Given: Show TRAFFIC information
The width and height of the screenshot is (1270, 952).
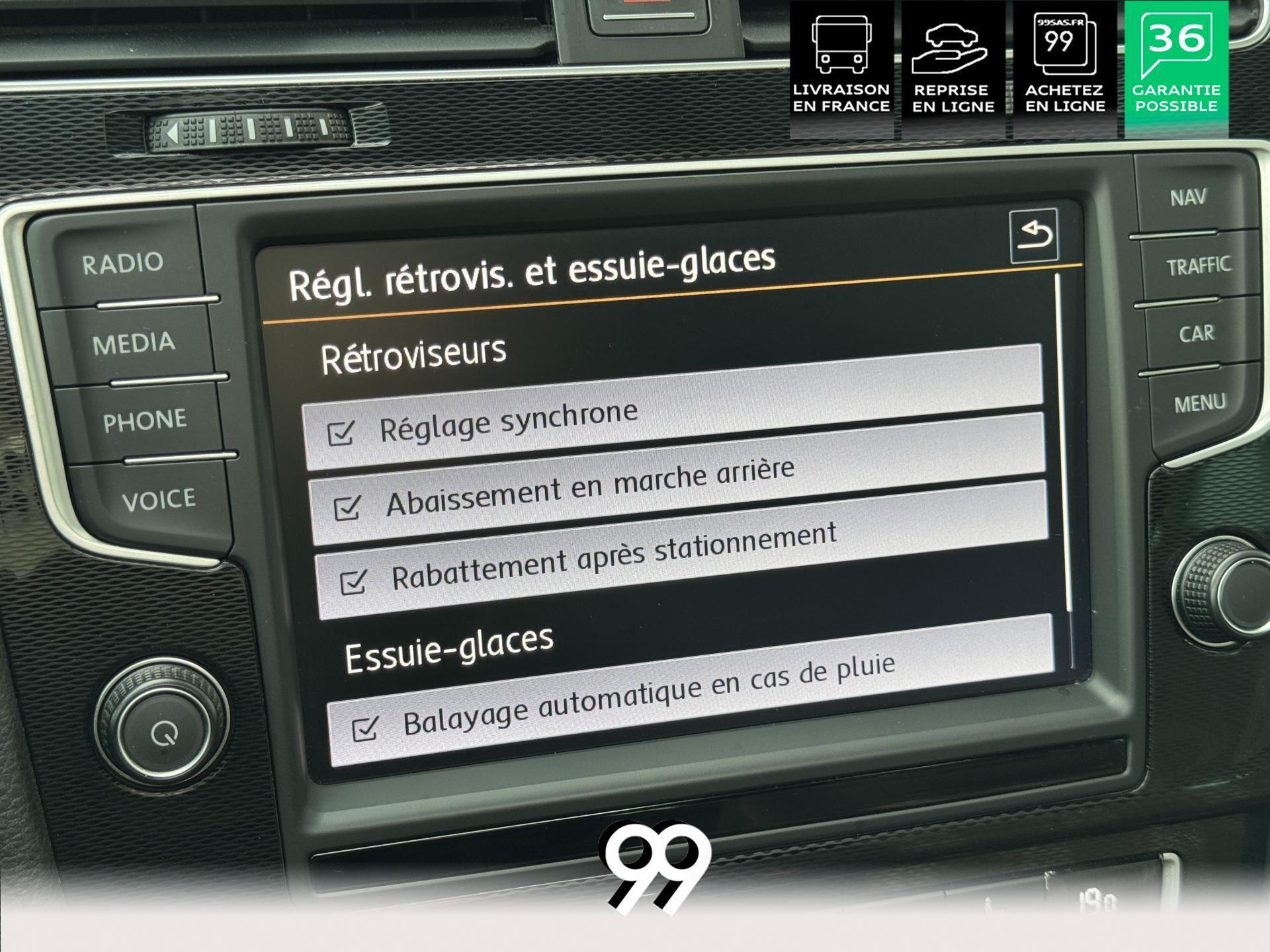Looking at the screenshot, I should point(1198,266).
